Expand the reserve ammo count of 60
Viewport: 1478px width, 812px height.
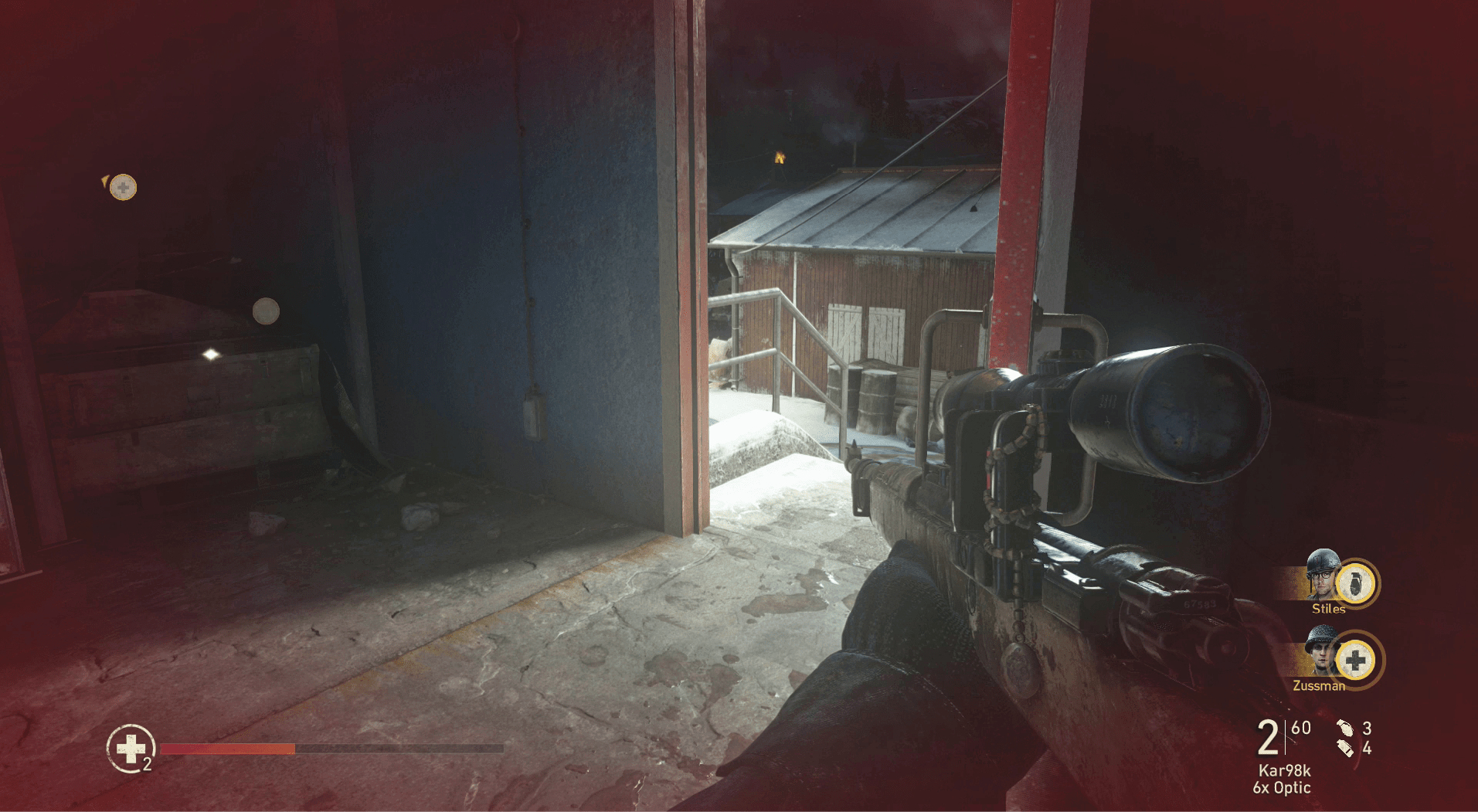1301,727
